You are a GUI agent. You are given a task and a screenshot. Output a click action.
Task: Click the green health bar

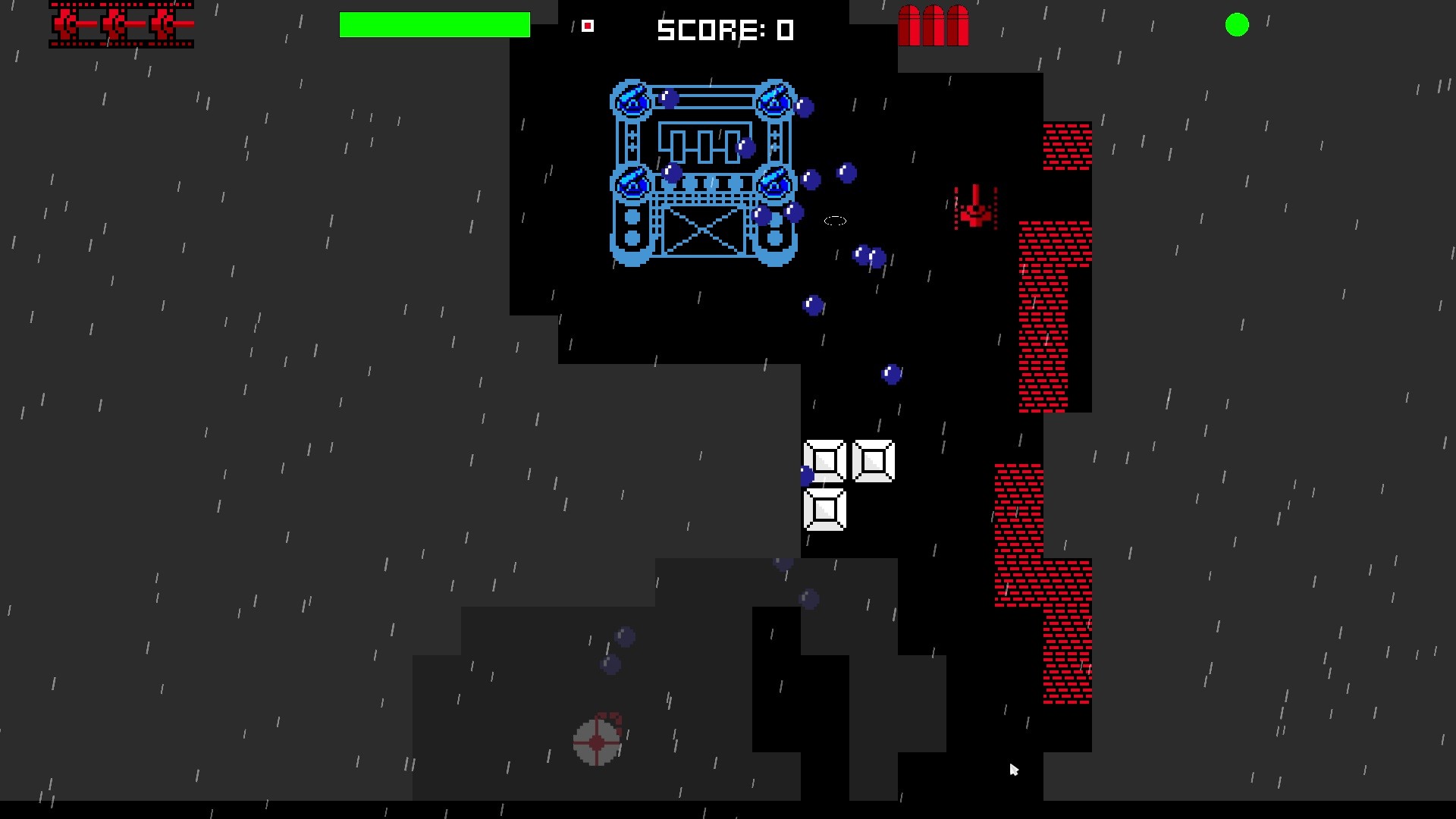[x=435, y=24]
